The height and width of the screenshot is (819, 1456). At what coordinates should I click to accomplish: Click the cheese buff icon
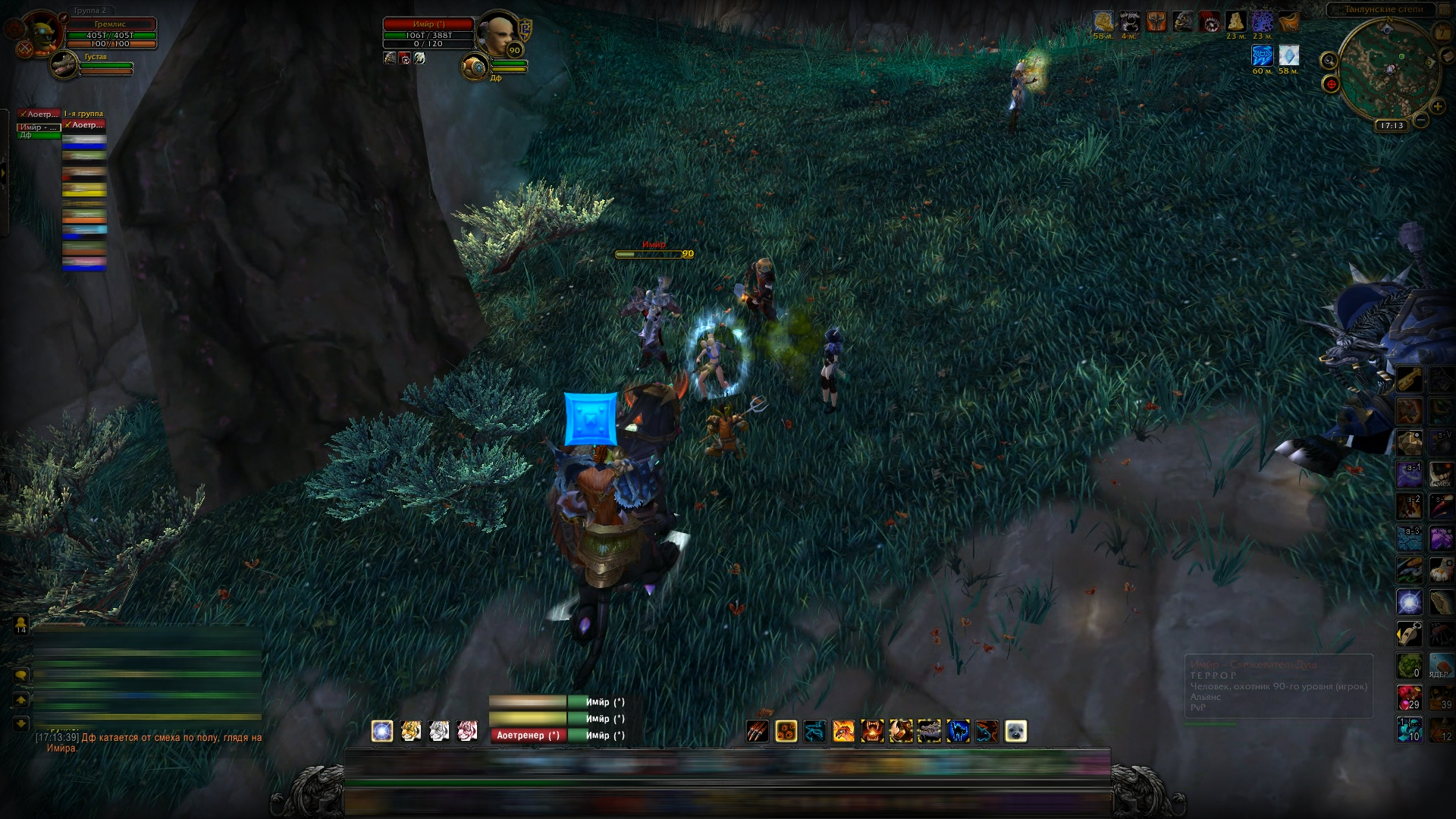click(x=1236, y=21)
